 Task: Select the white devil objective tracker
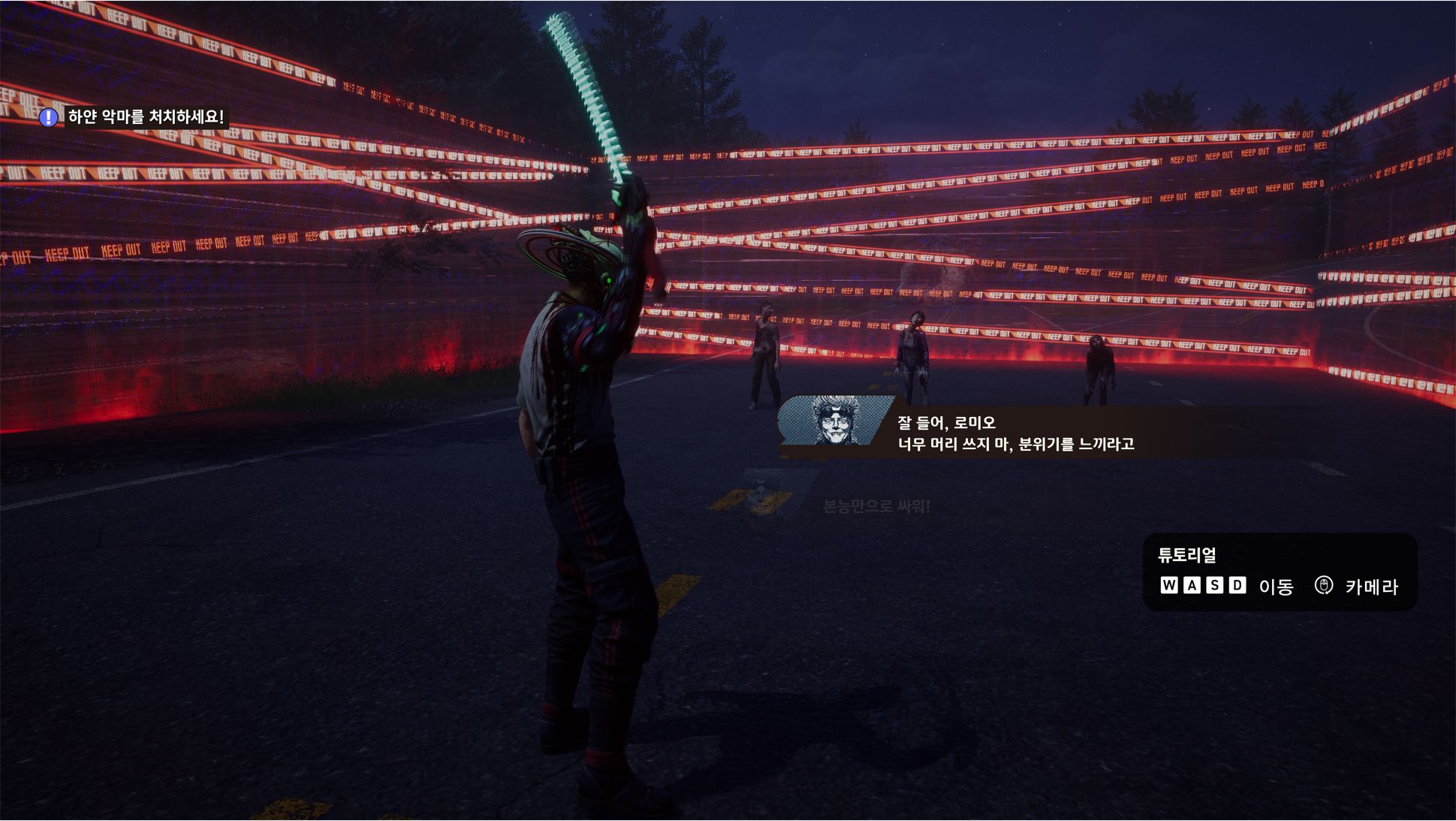point(134,117)
